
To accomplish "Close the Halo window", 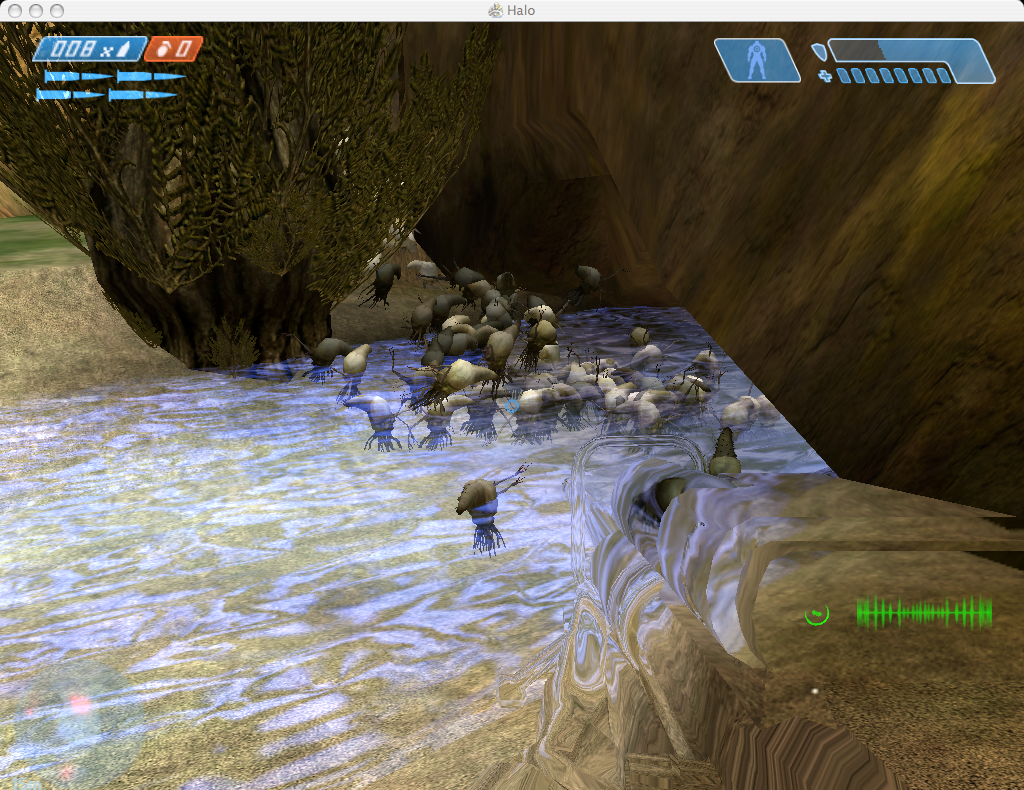I will [13, 10].
